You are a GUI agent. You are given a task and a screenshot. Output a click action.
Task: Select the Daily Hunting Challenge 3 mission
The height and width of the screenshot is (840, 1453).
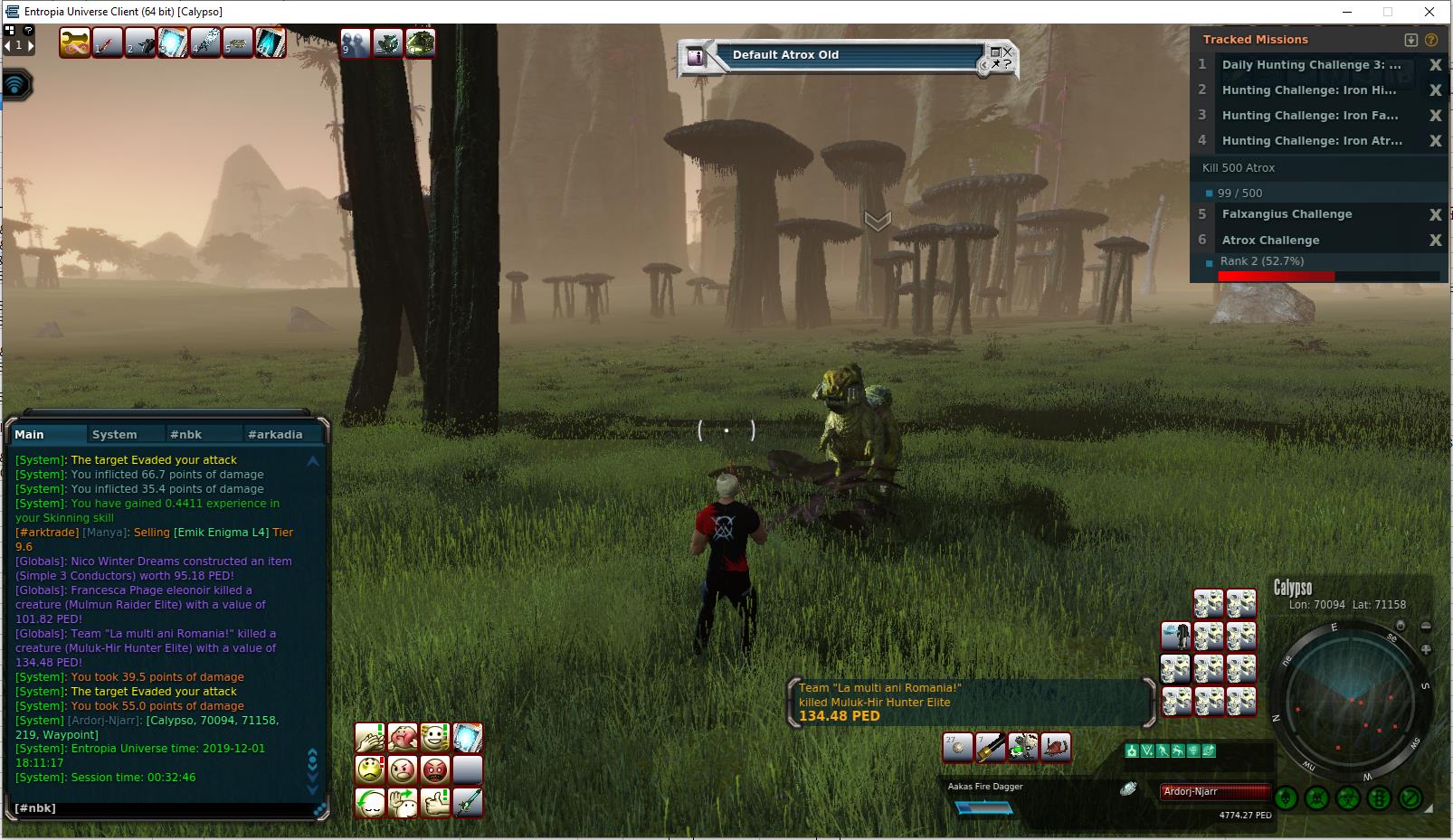tap(1311, 65)
